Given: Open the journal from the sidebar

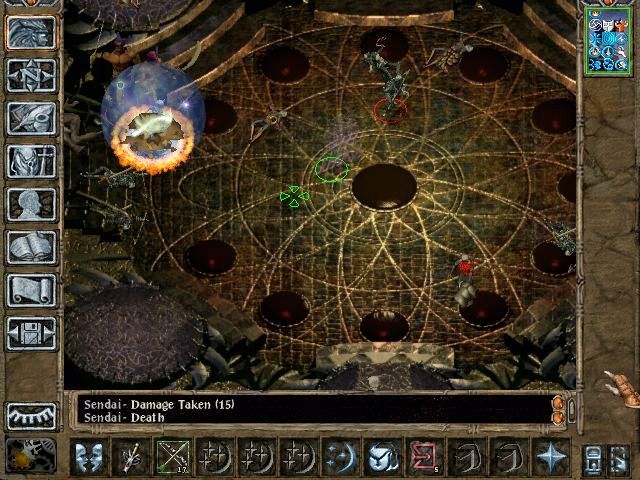Looking at the screenshot, I should 31,118.
